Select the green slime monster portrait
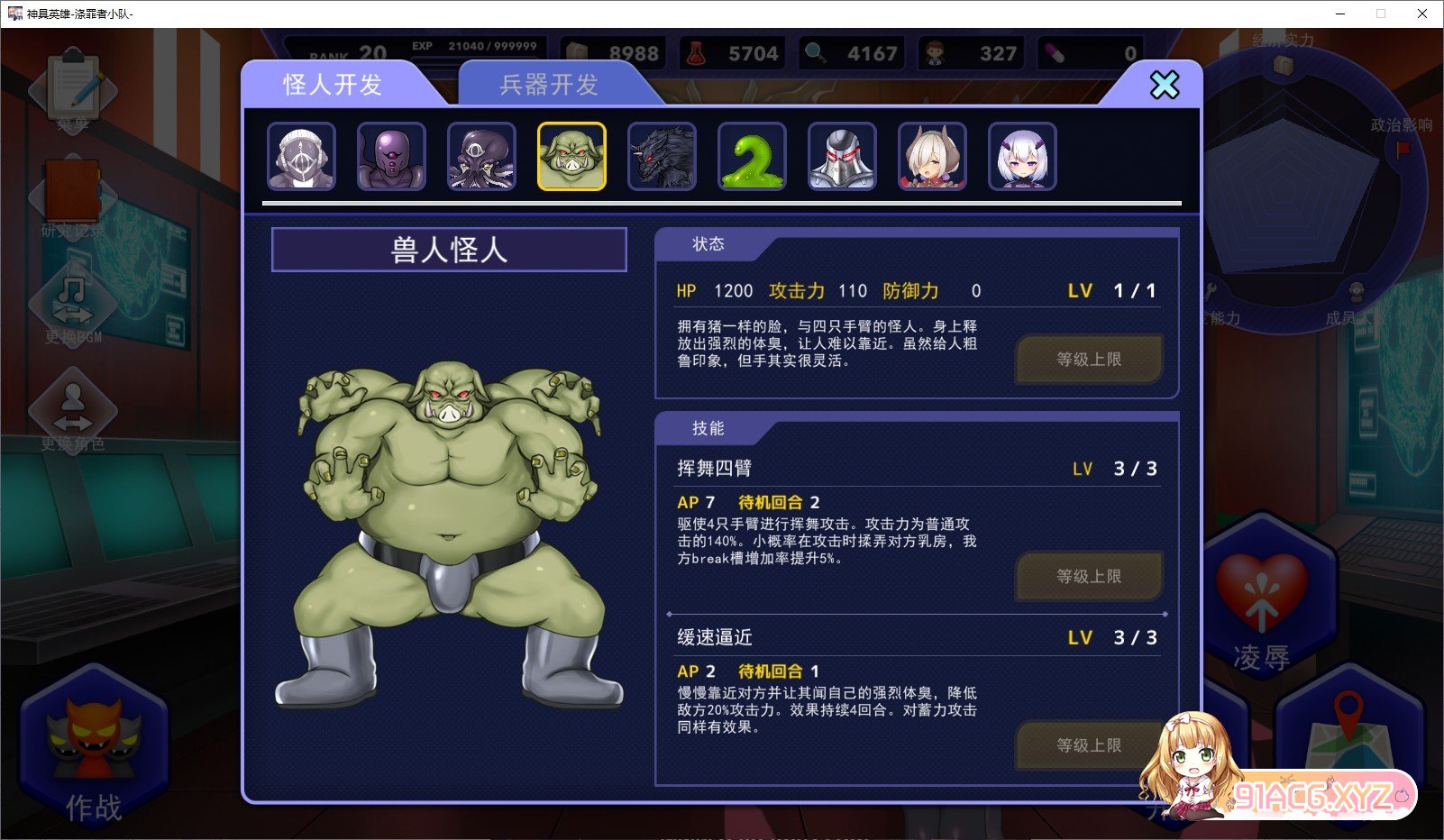1444x840 pixels. click(753, 157)
